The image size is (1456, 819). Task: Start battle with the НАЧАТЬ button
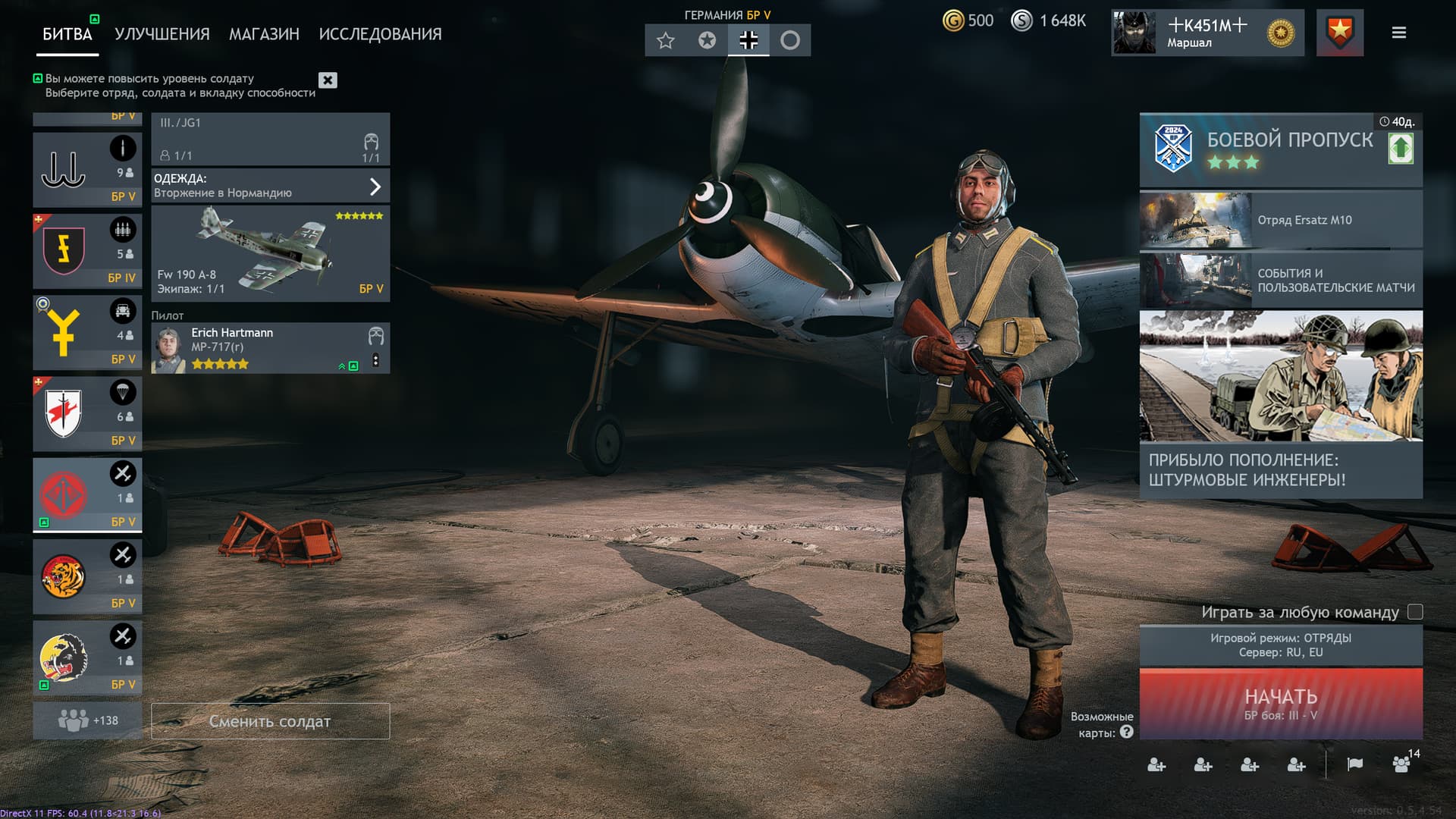click(1280, 704)
